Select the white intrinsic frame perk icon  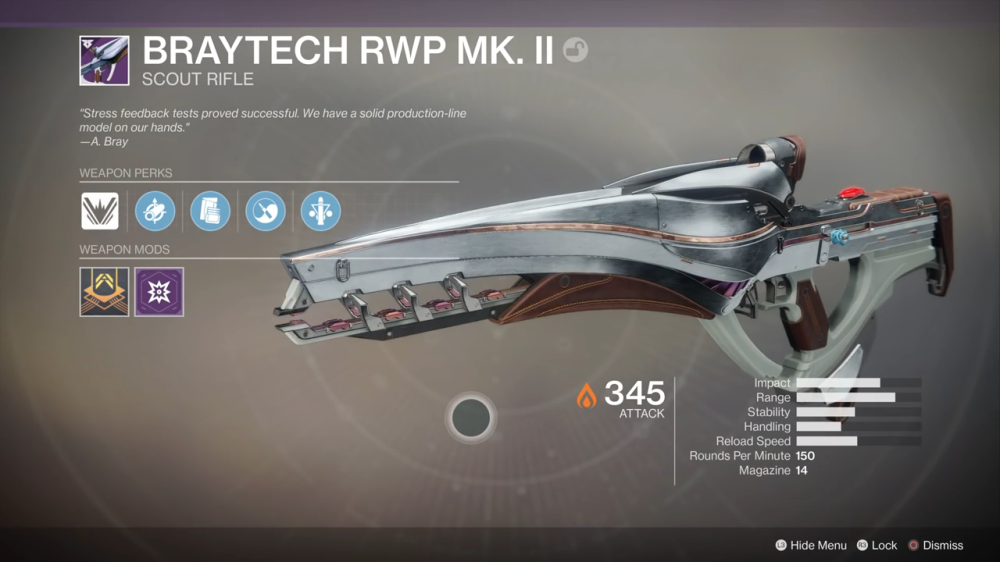tap(100, 211)
